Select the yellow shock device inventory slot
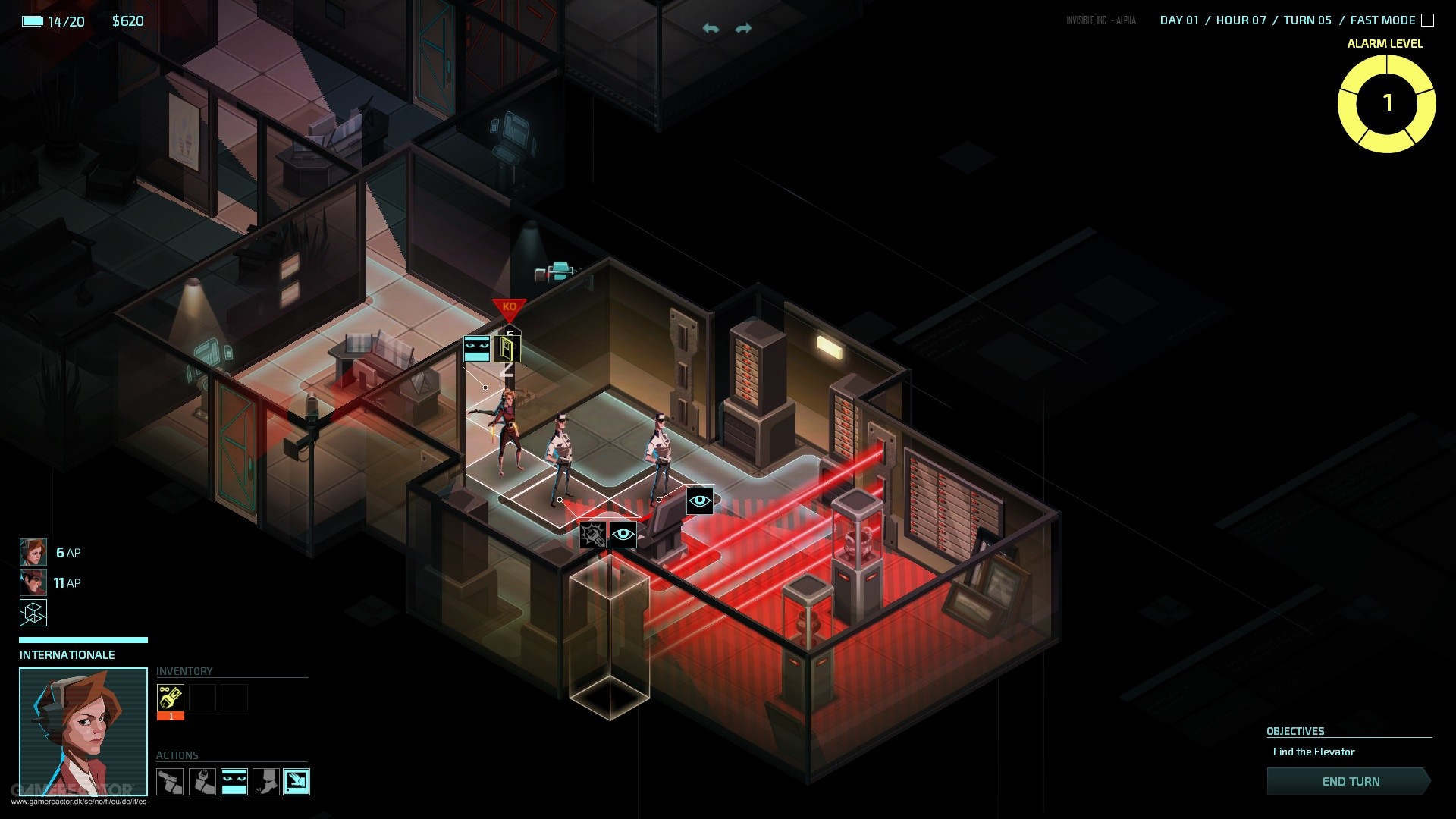 (171, 698)
